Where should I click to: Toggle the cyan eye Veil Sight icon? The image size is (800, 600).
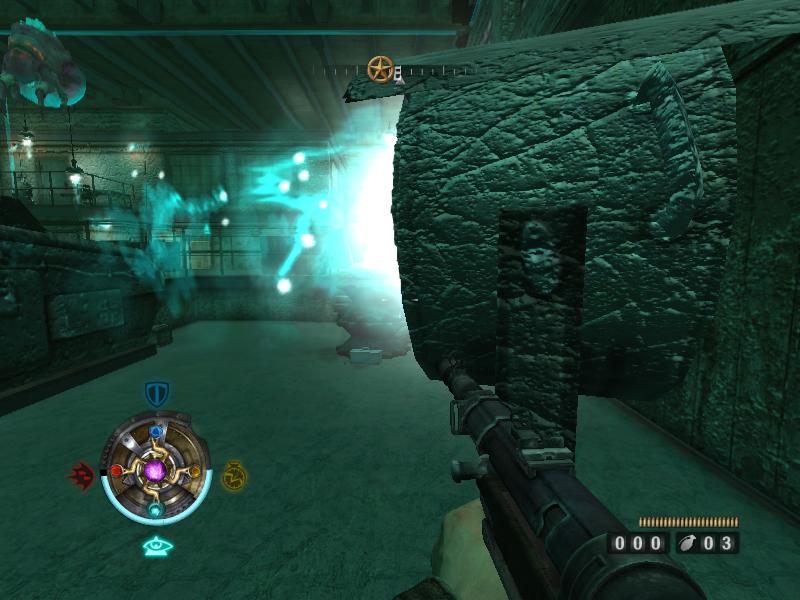pos(157,547)
